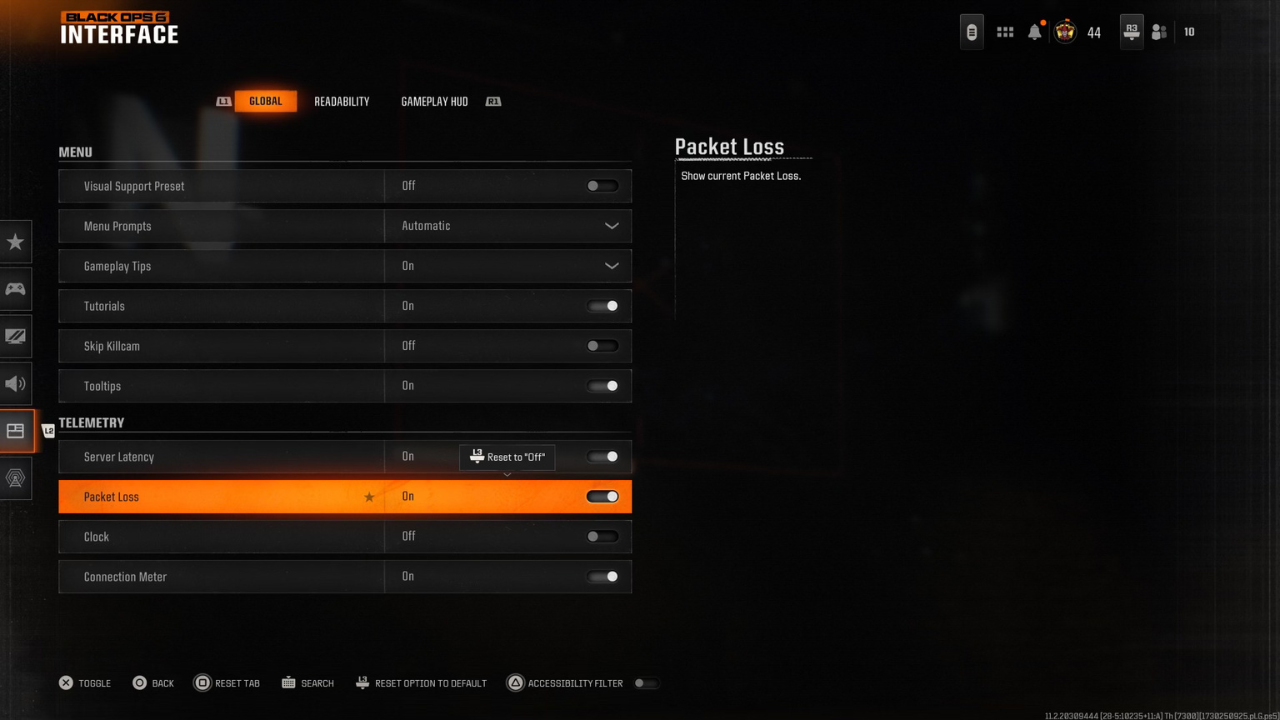The width and height of the screenshot is (1280, 720).
Task: Expand the apps grid icon in top bar
Action: coord(1005,31)
